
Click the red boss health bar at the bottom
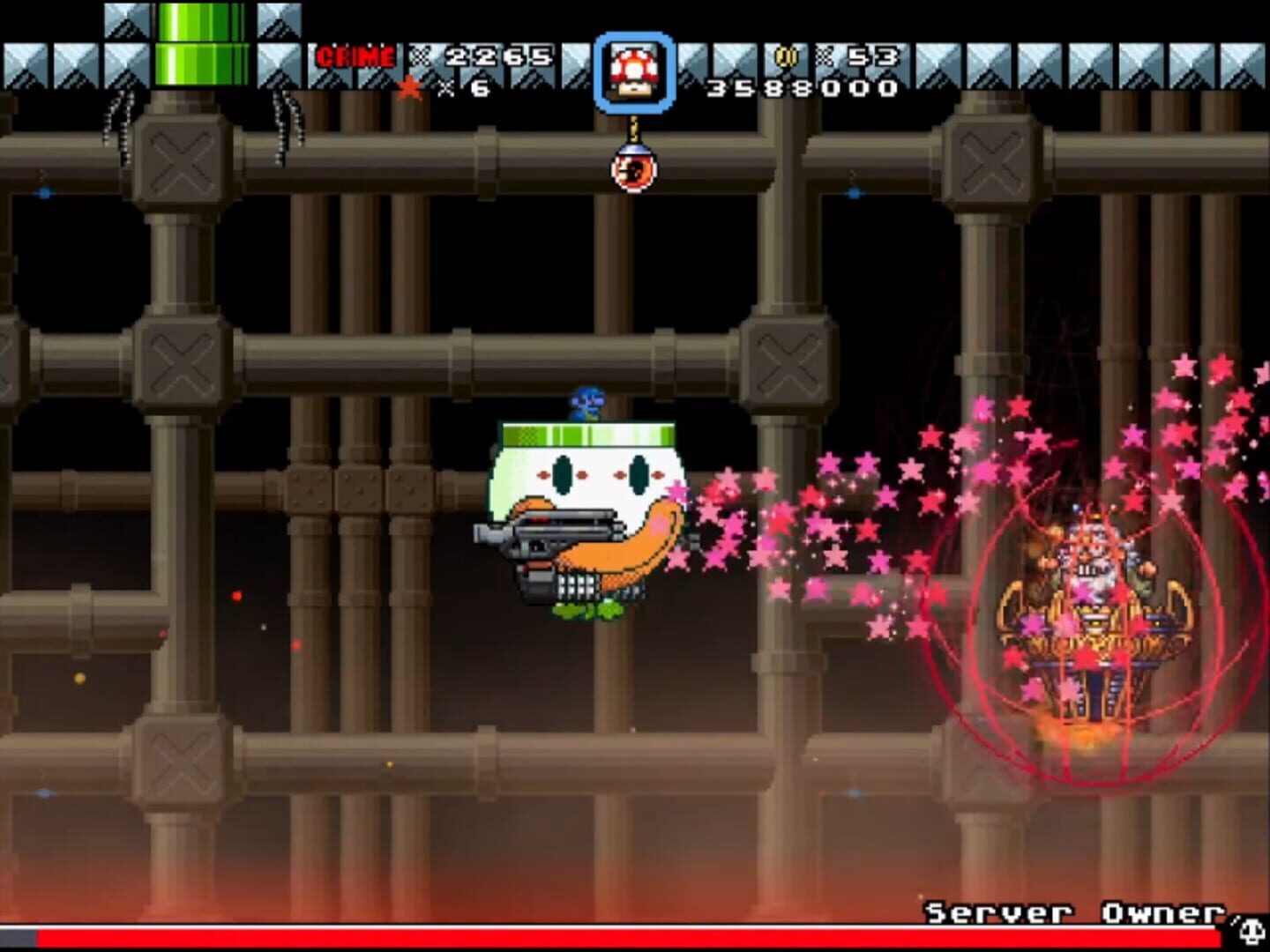(x=529, y=938)
